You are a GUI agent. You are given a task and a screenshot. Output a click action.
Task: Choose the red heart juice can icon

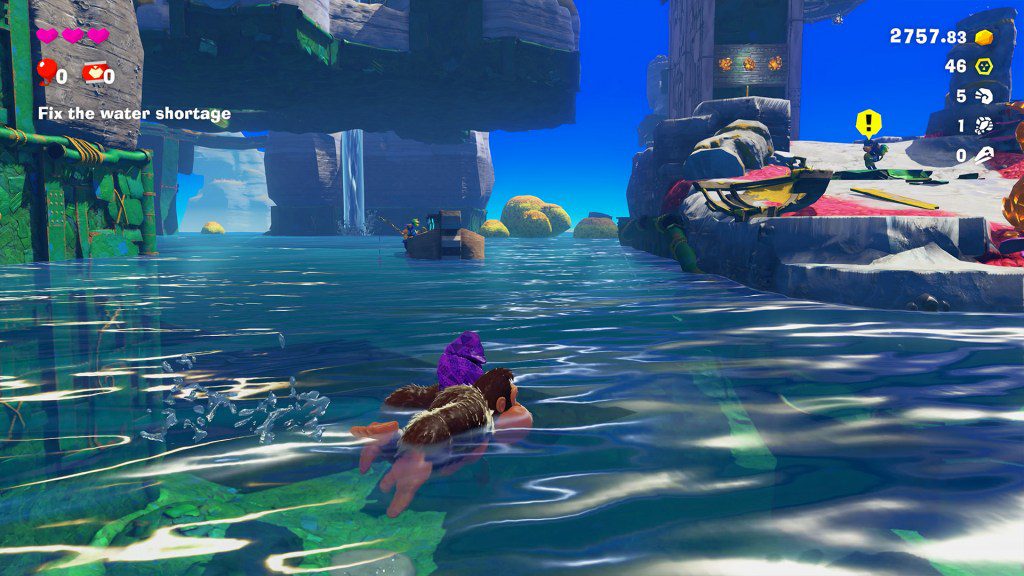tap(93, 72)
